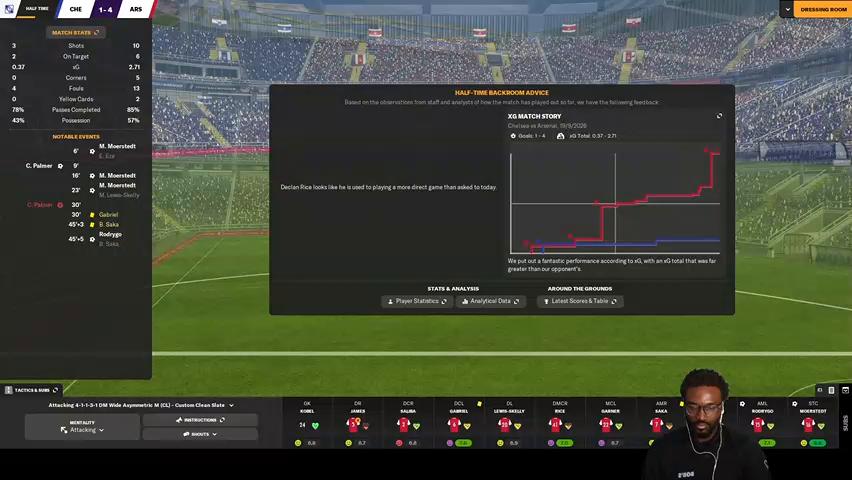Change the Attacking mentality dropdown

(x=83, y=426)
